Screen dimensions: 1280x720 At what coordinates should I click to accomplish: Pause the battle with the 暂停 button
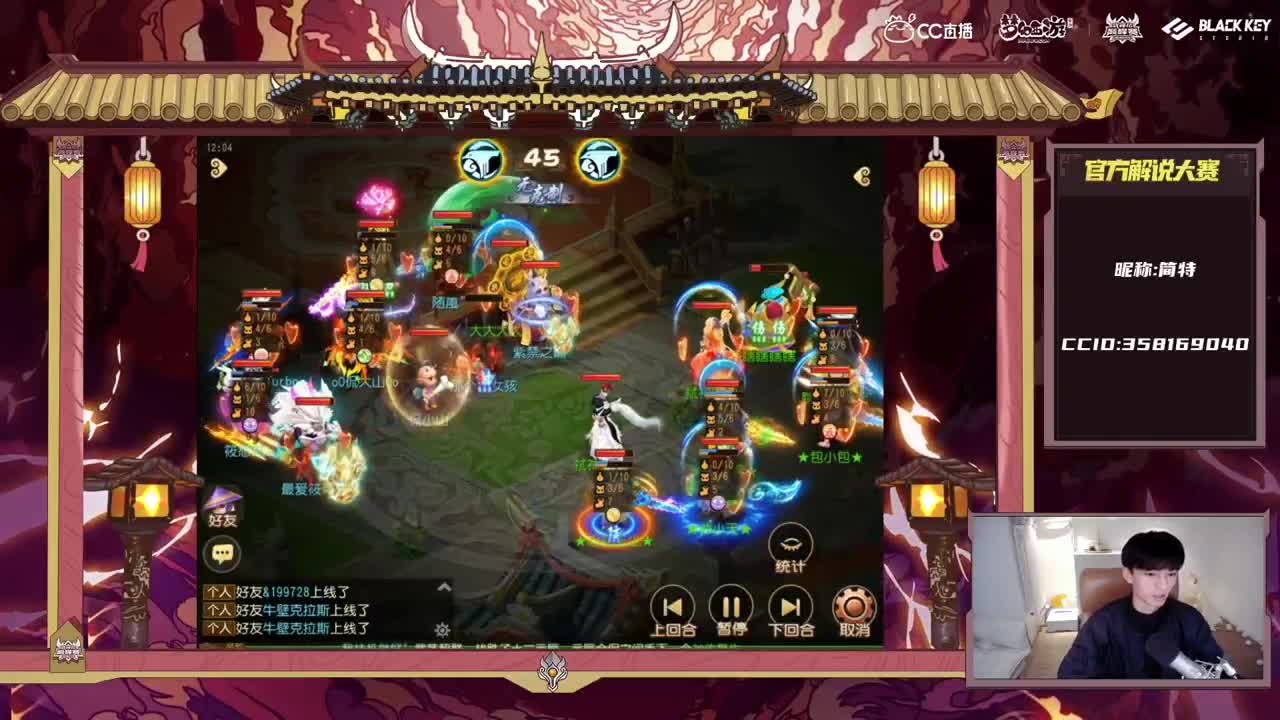click(731, 605)
